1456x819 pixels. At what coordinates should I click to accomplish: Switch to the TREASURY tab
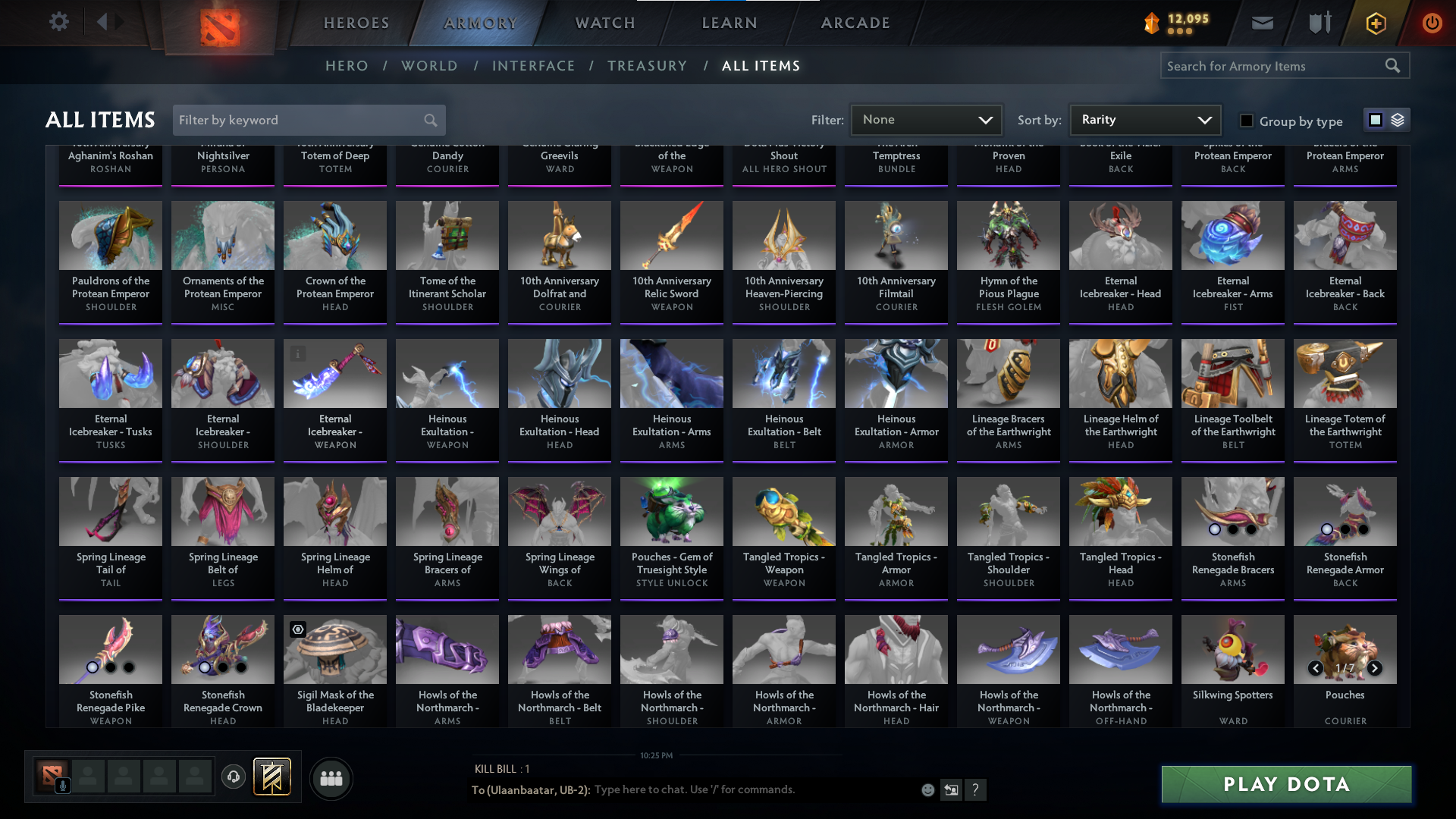coord(648,66)
